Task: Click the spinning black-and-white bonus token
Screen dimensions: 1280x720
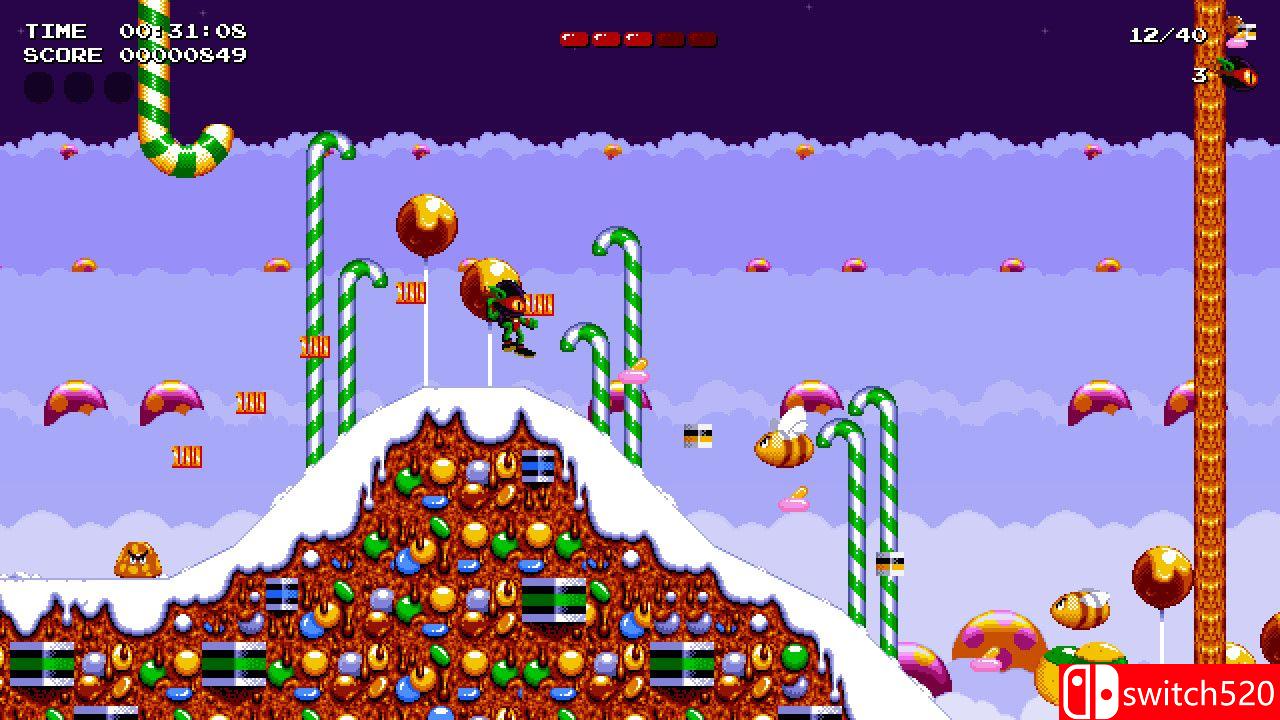Action: click(698, 437)
